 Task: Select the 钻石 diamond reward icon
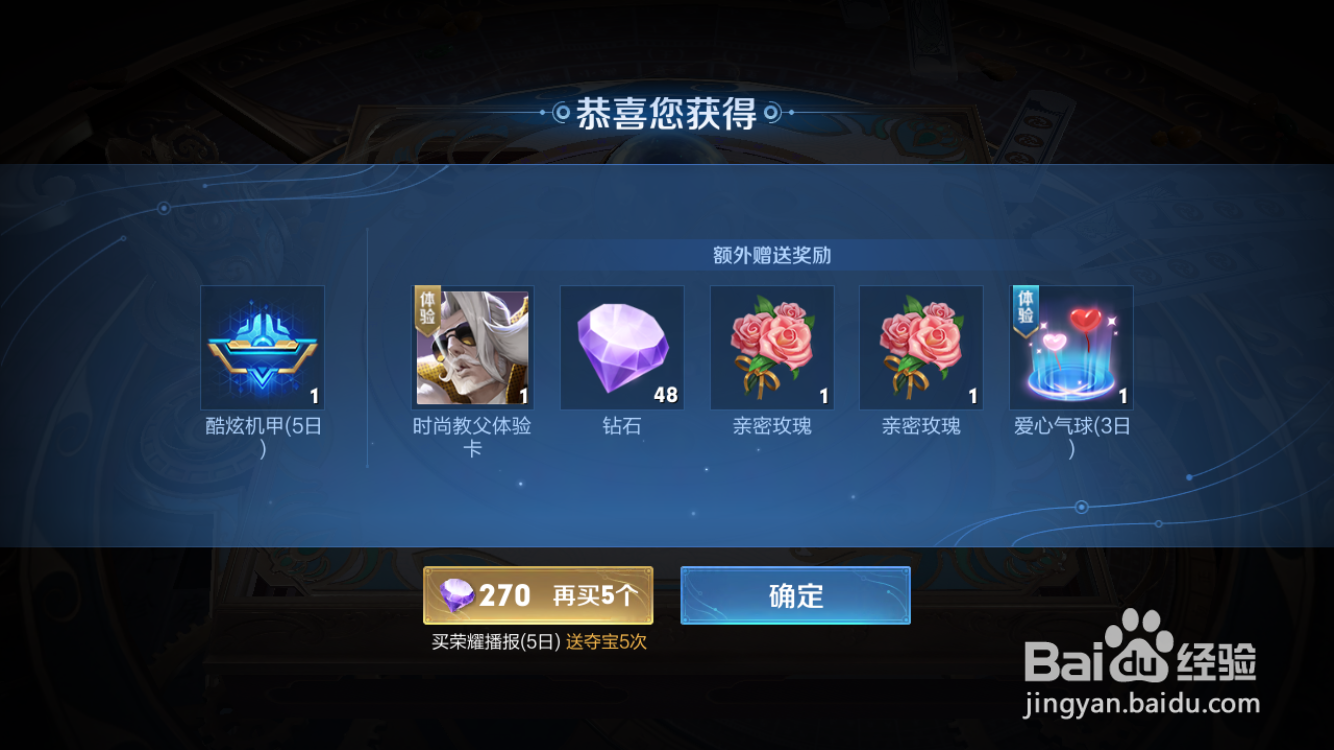621,347
